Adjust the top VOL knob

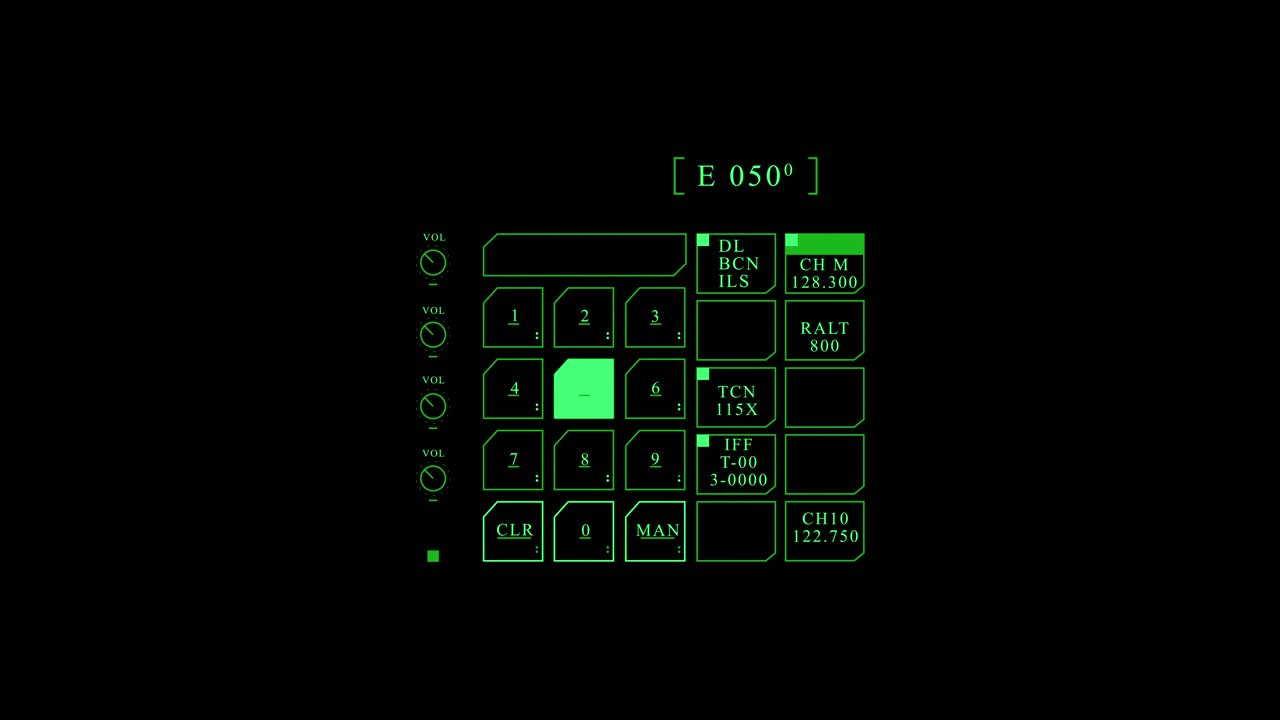(432, 262)
